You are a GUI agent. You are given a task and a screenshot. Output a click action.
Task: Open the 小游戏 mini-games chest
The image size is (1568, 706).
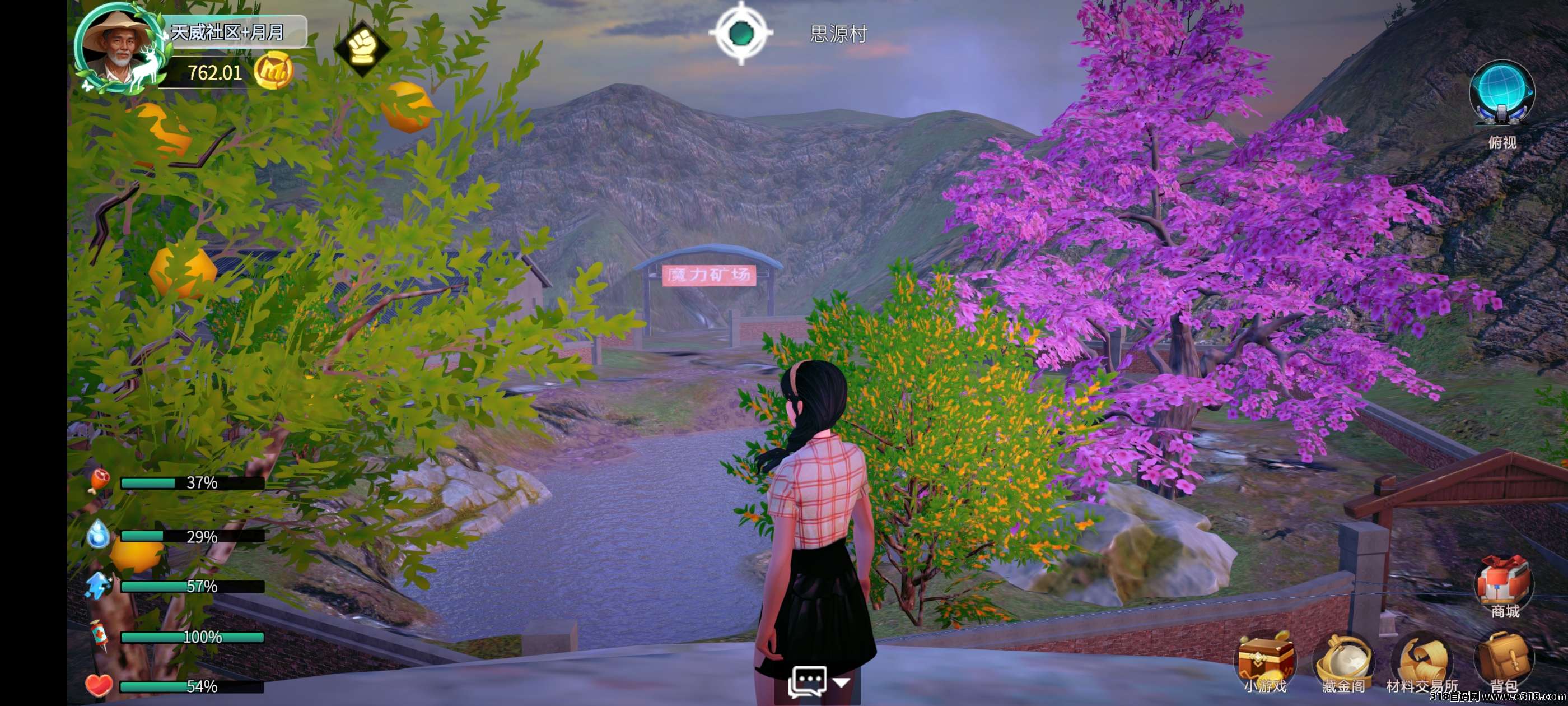(x=1266, y=660)
